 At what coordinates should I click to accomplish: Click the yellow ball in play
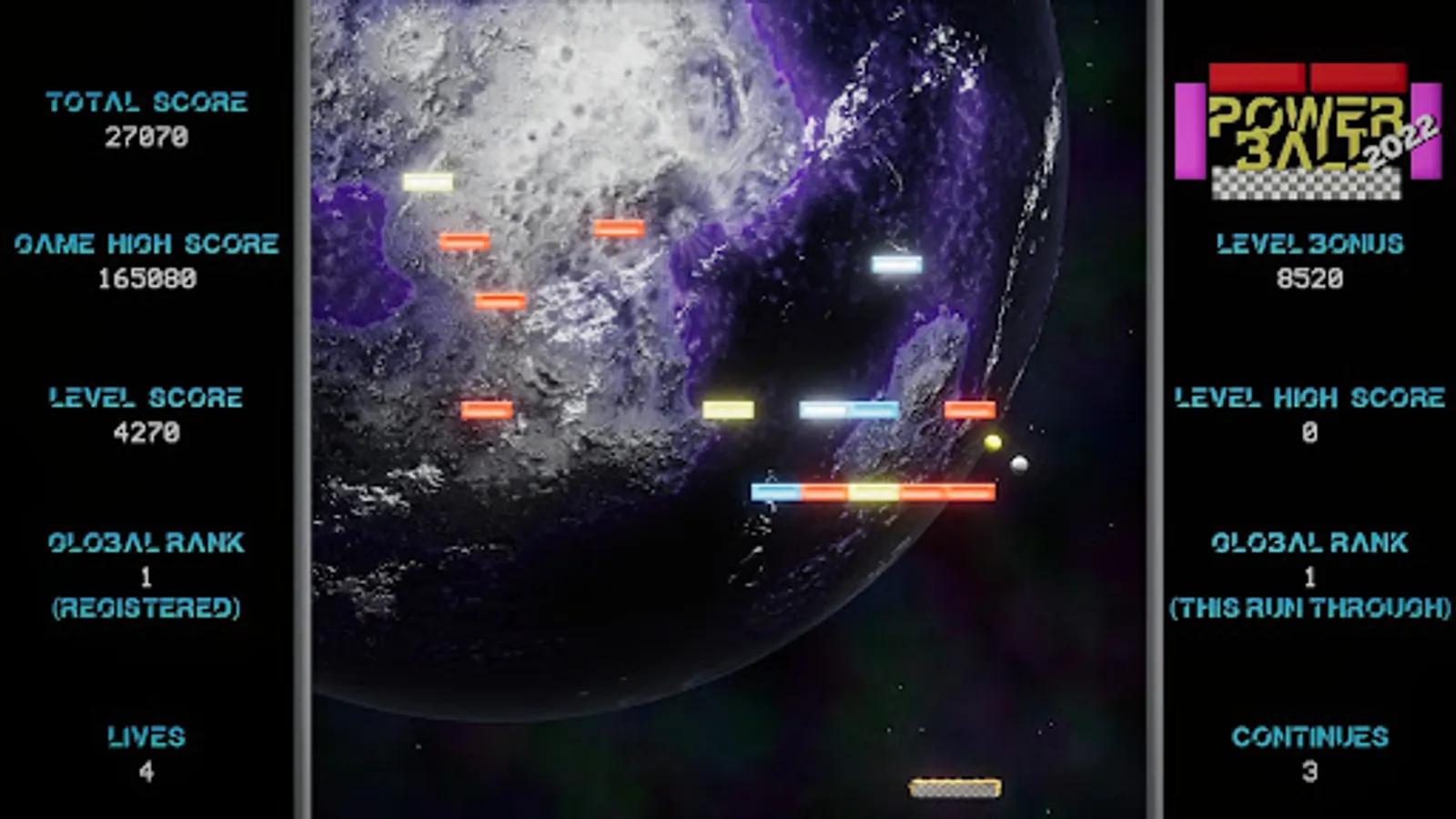coord(992,441)
